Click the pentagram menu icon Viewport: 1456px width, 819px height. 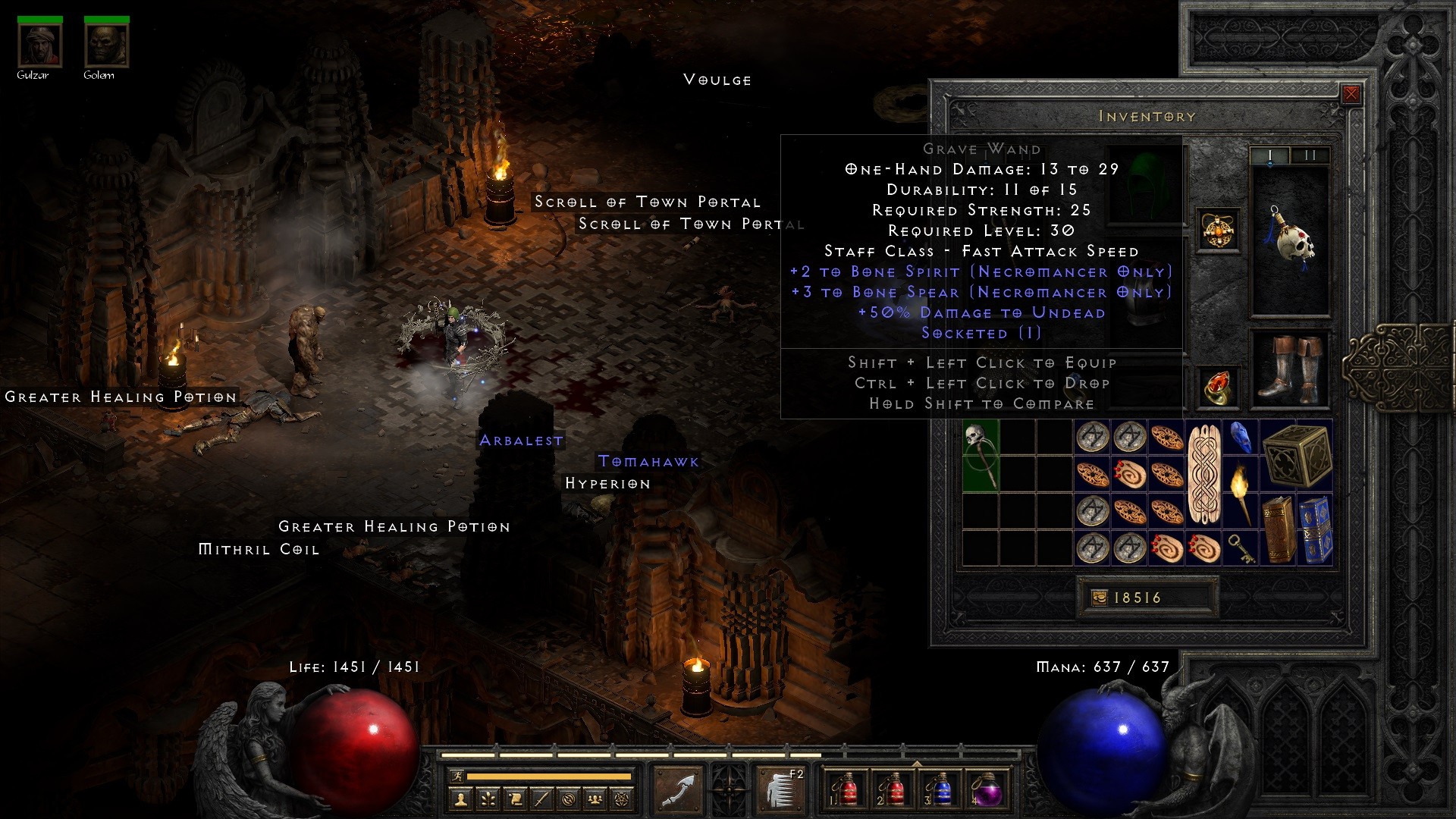[621, 798]
